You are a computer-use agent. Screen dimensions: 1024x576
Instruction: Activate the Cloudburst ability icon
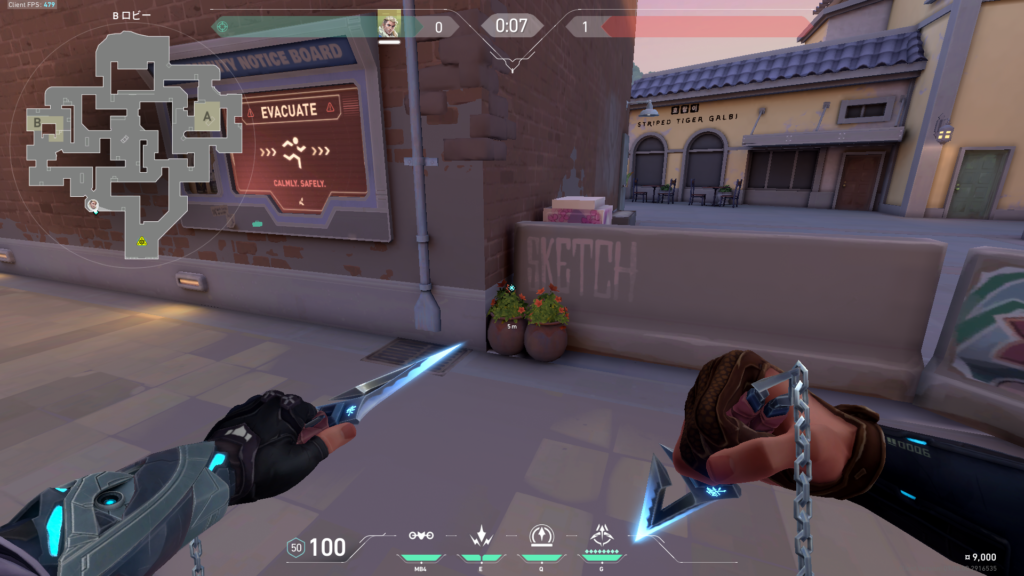[421, 535]
